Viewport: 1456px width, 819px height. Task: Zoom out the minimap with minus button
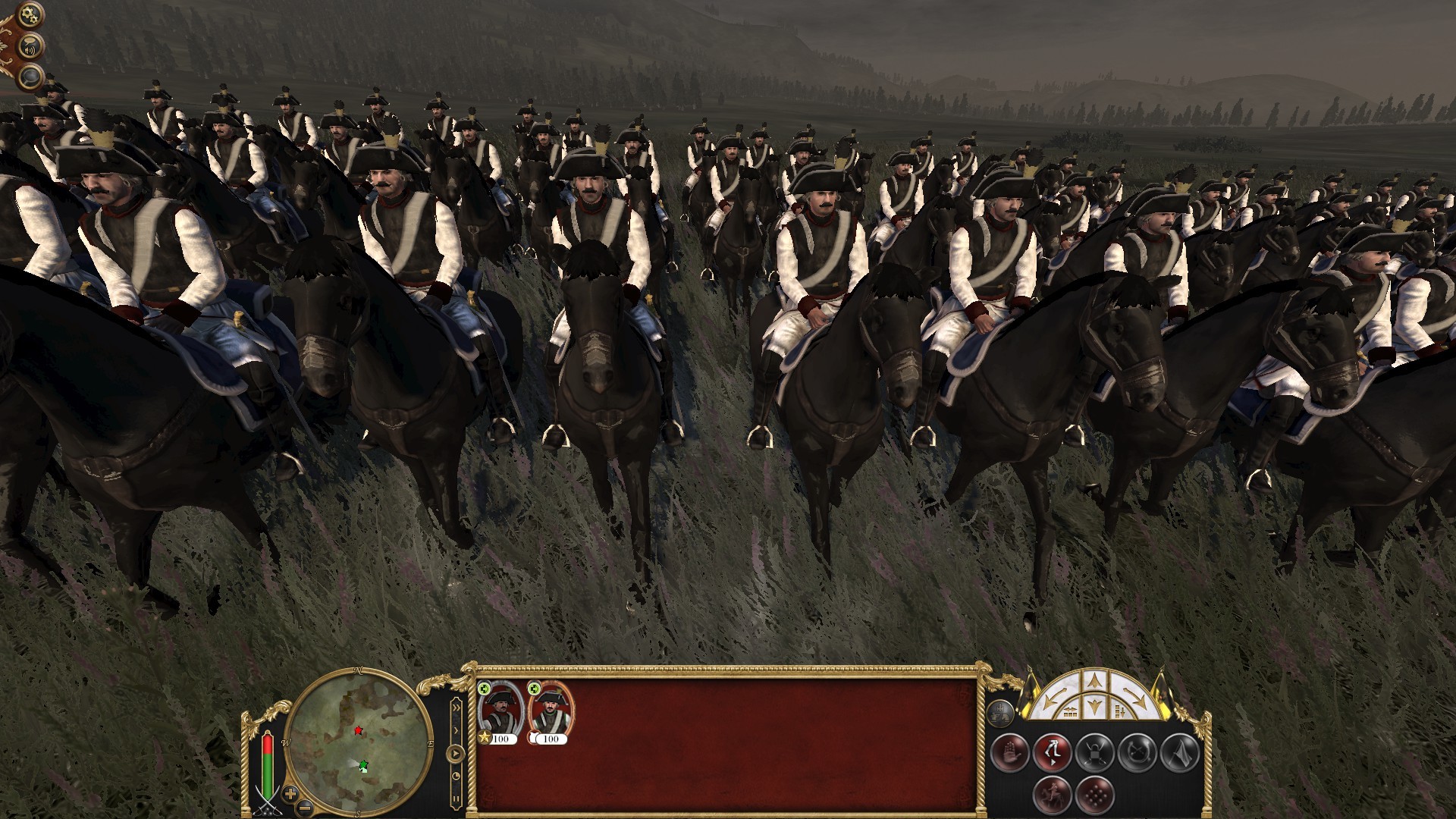pyautogui.click(x=303, y=806)
